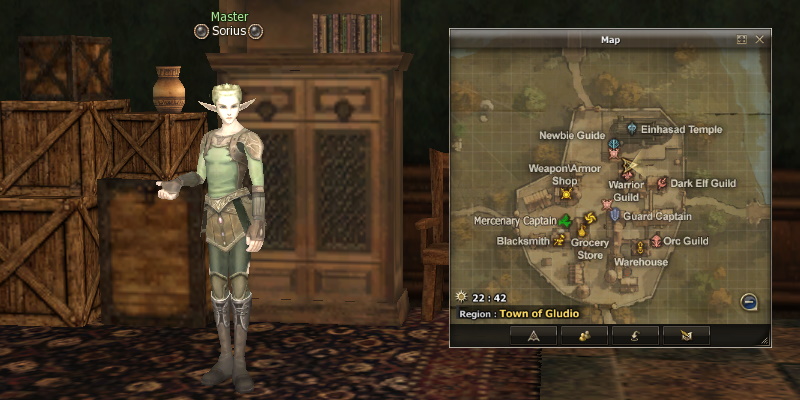Viewport: 800px width, 400px height.
Task: Close the Map window
Action: pos(760,40)
